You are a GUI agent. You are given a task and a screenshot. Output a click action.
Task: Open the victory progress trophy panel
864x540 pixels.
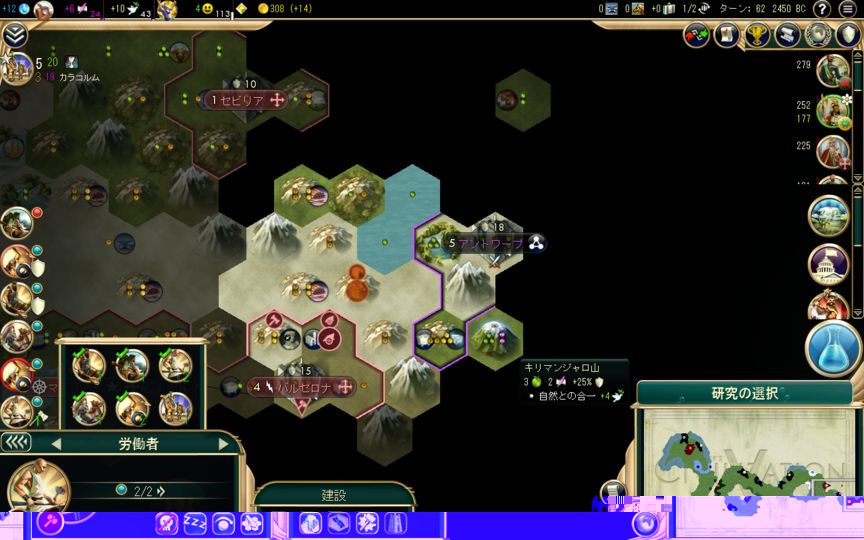[x=758, y=35]
